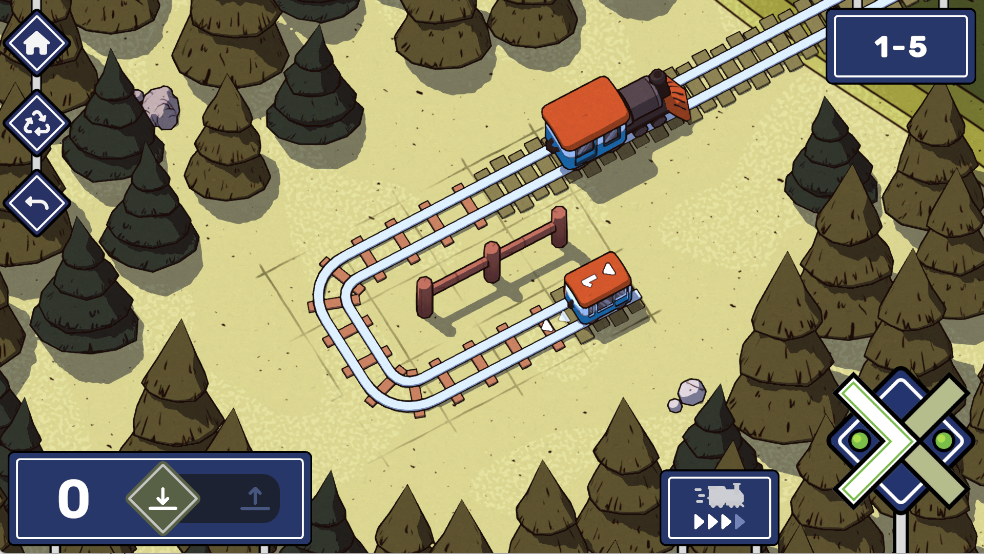This screenshot has width=984, height=554.
Task: Select the upload arrow option
Action: (255, 498)
